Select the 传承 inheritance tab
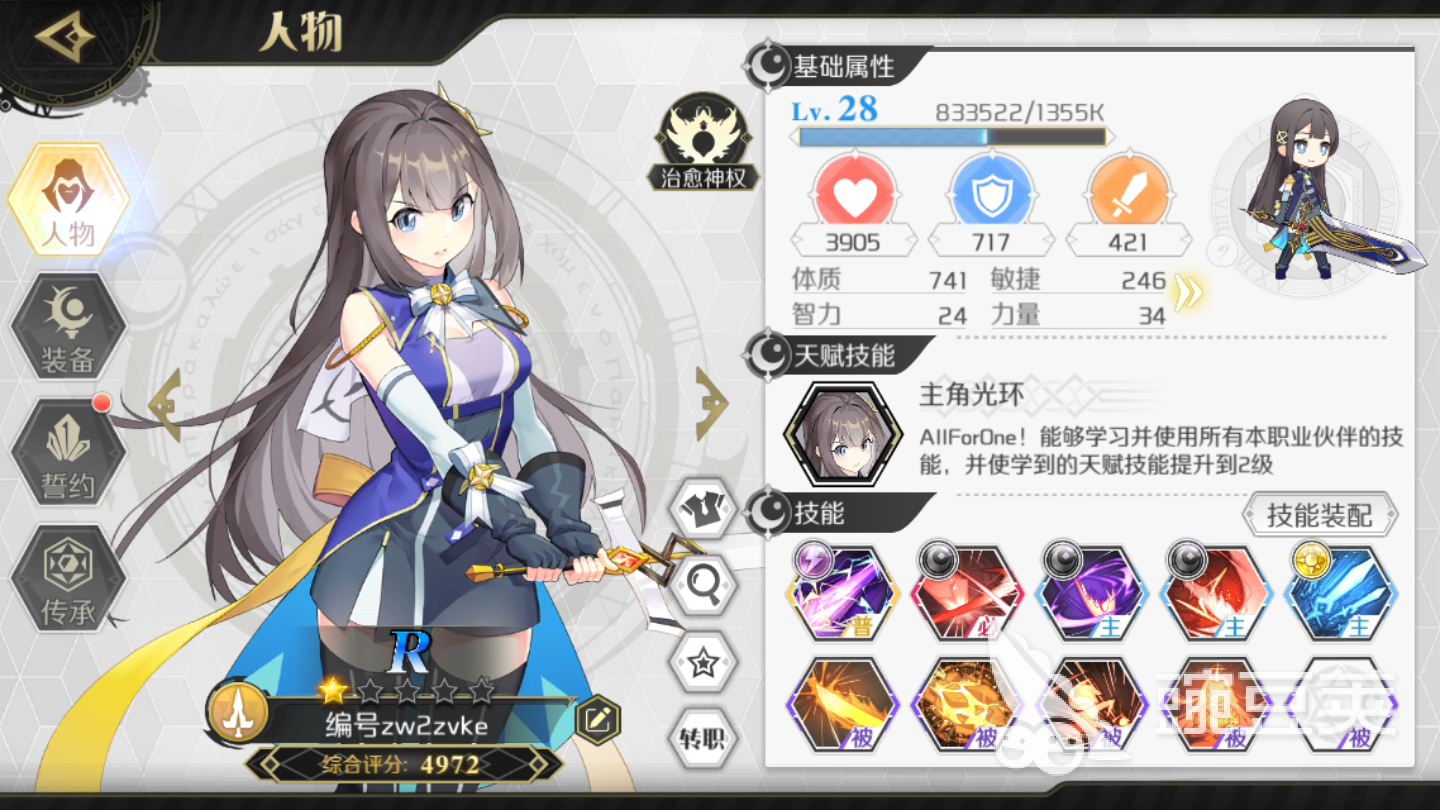This screenshot has width=1440, height=810. [68, 578]
